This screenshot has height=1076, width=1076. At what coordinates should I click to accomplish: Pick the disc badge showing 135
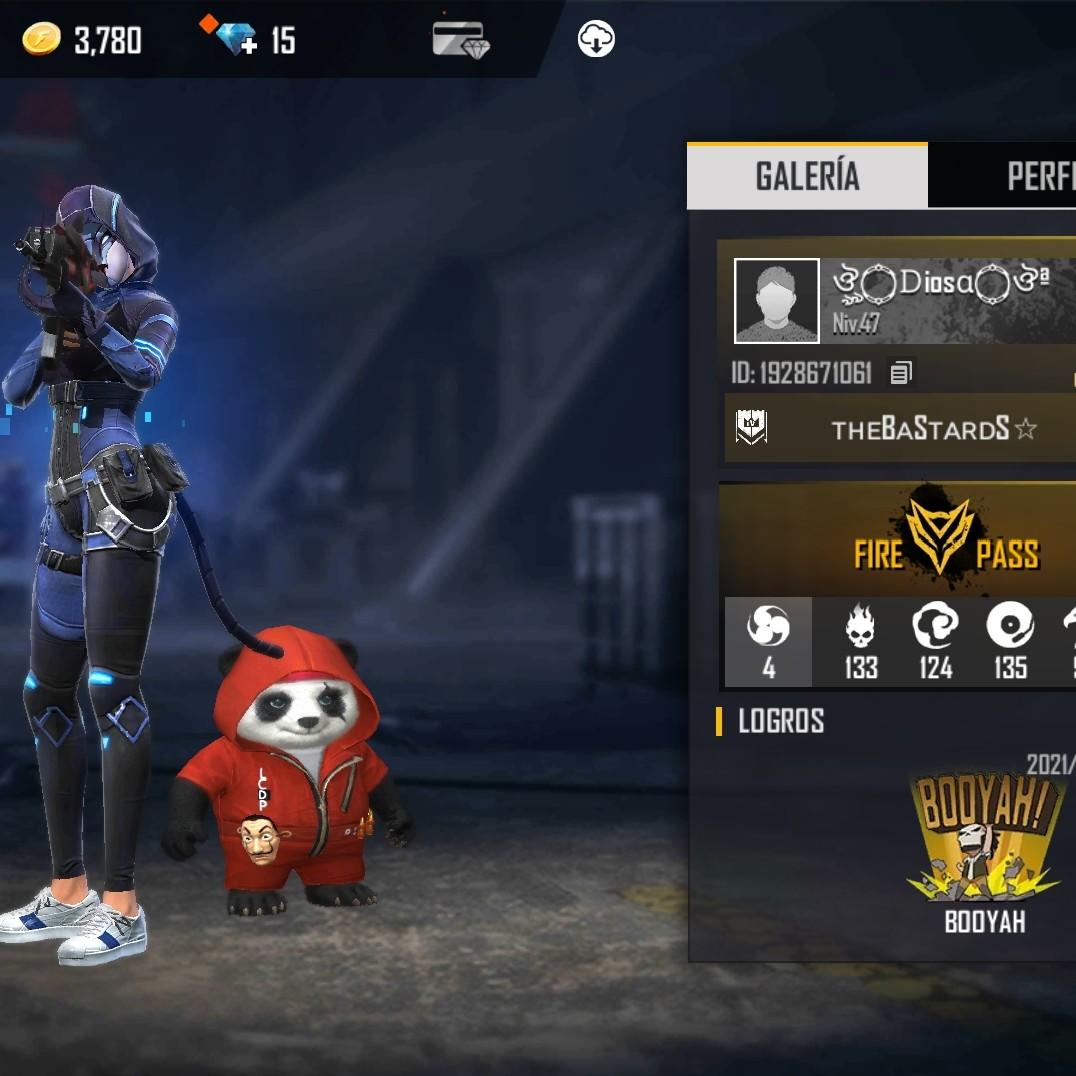(x=1010, y=642)
